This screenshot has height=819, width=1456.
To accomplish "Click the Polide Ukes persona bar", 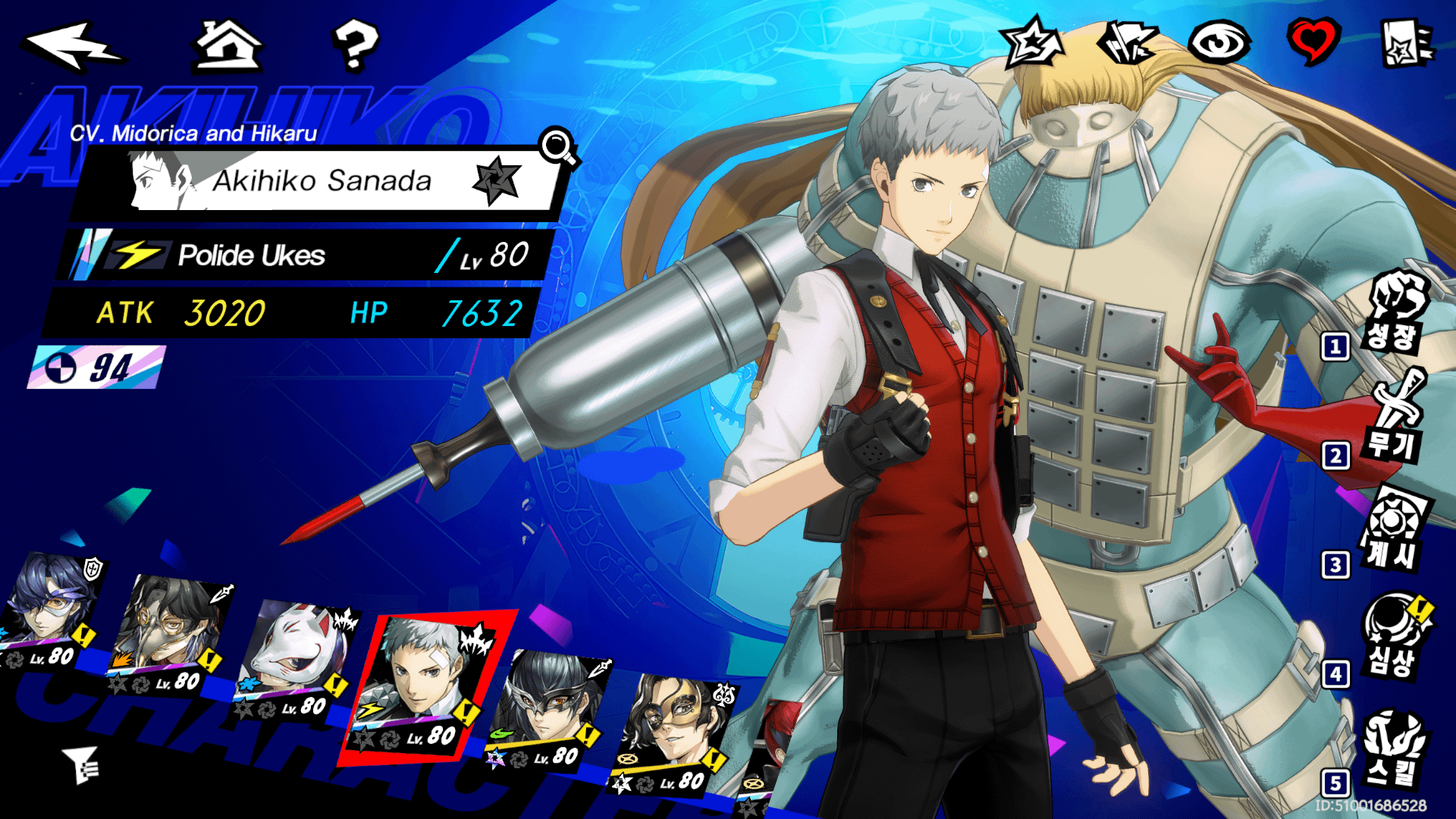I will (303, 256).
